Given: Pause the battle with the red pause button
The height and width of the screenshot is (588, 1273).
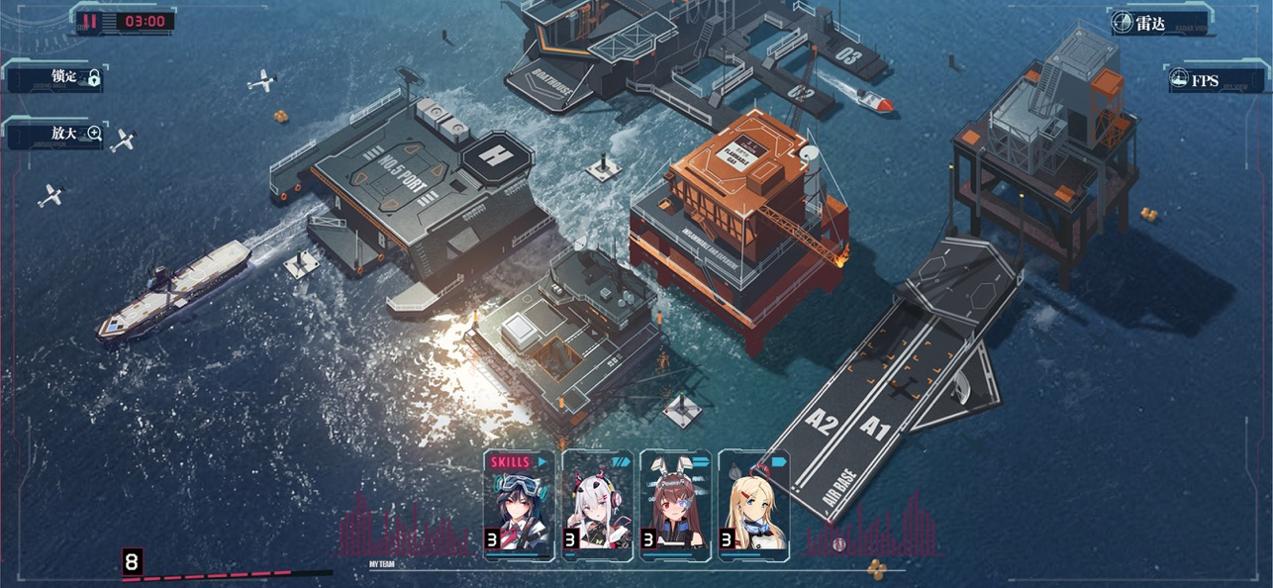Looking at the screenshot, I should tap(91, 21).
